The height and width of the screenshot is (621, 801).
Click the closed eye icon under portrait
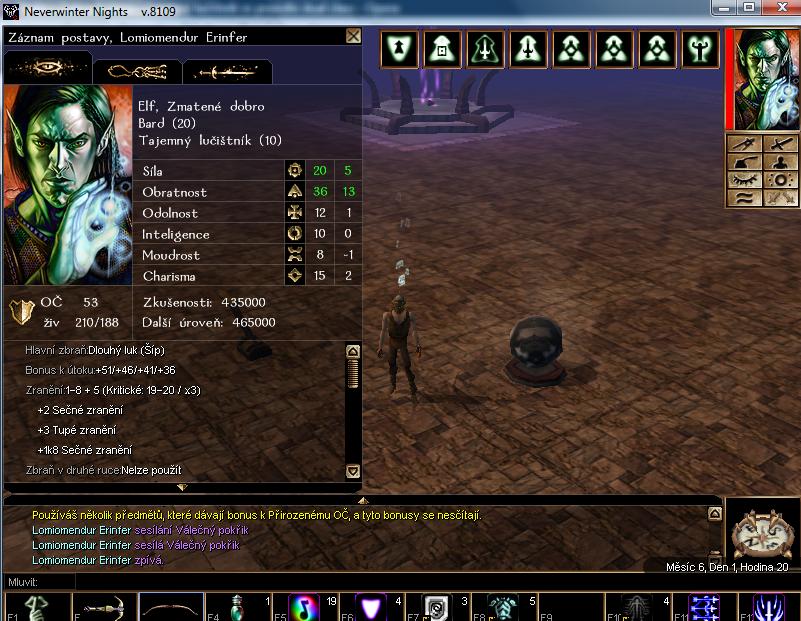coord(745,180)
